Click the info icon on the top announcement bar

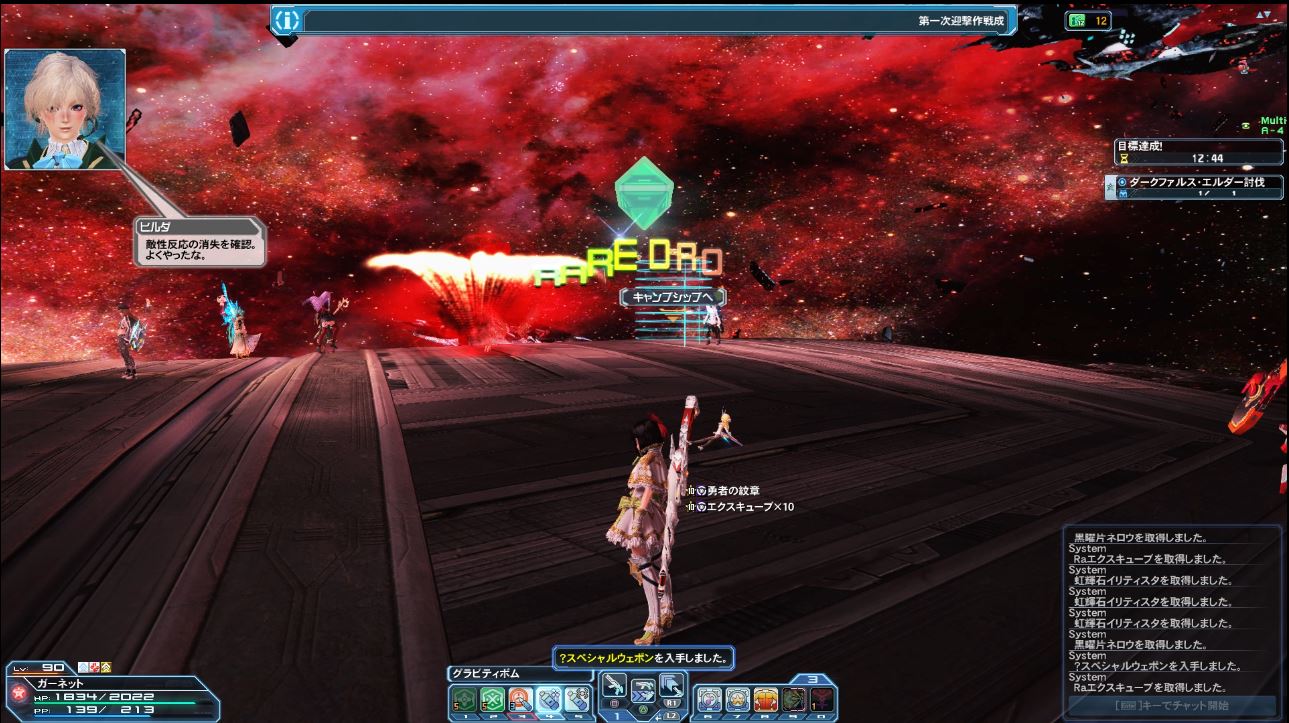click(287, 20)
